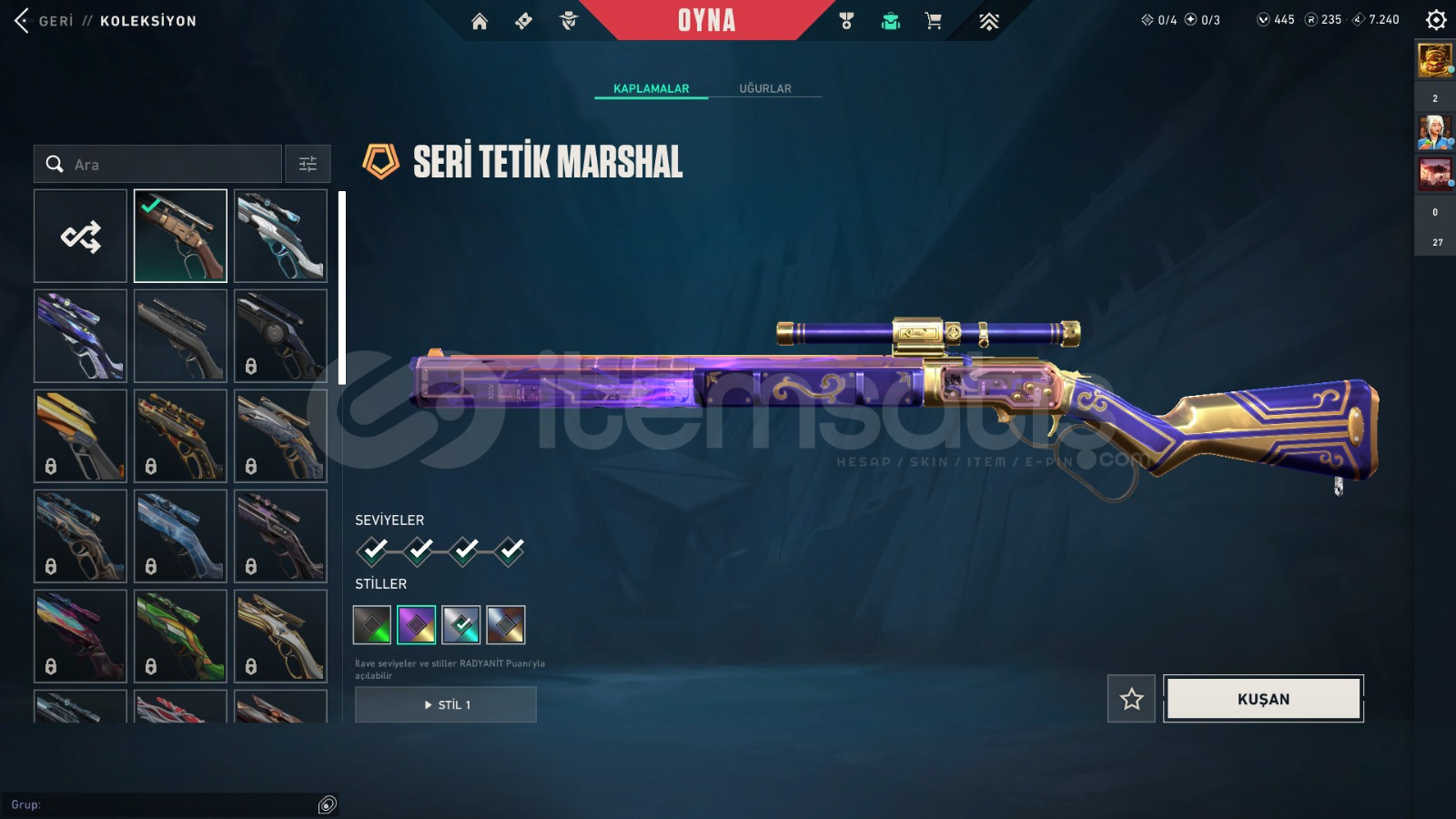Switch to the UĞURLAR tab

pyautogui.click(x=764, y=88)
